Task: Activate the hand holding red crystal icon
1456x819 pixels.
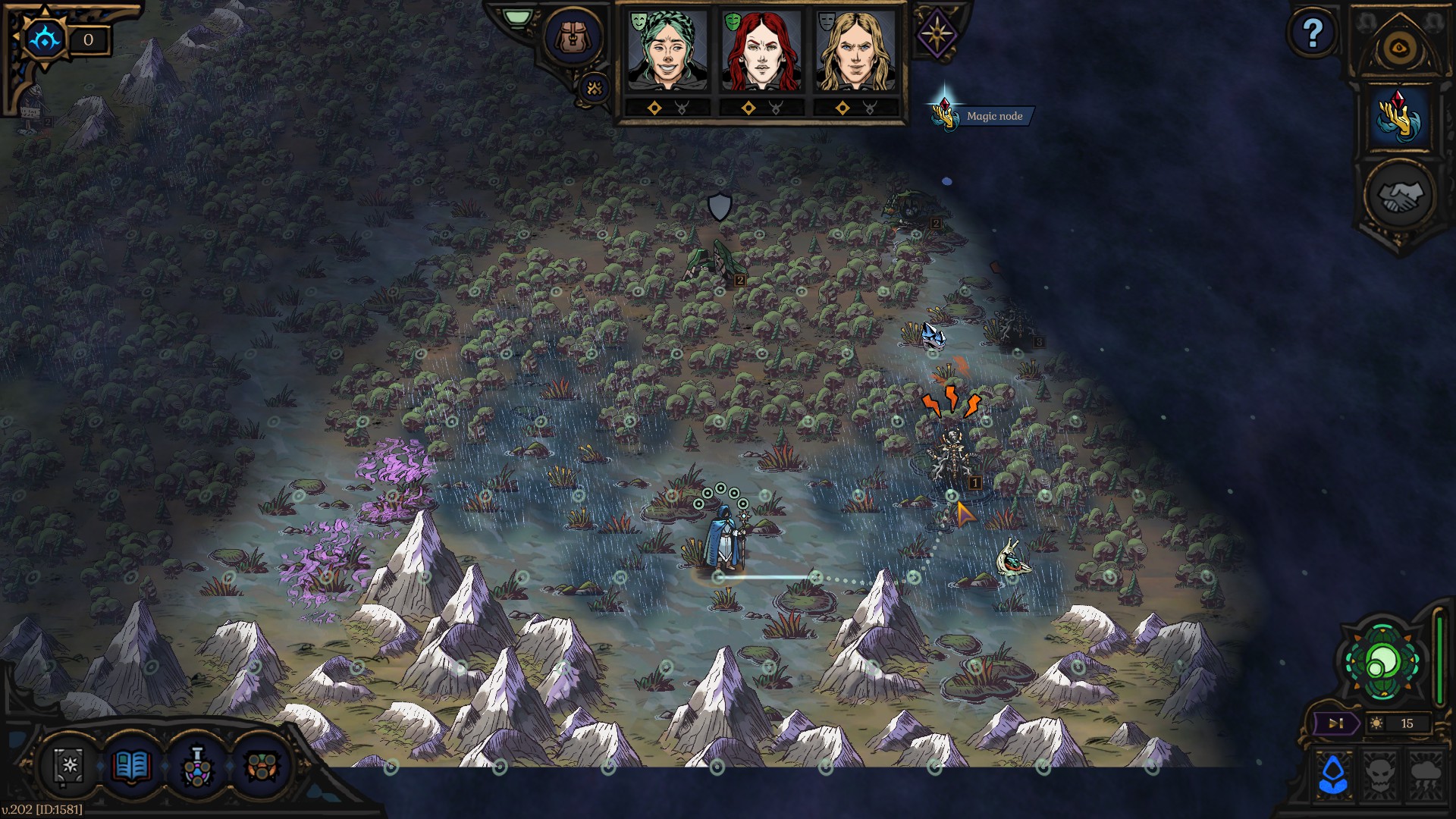Action: pyautogui.click(x=1398, y=118)
